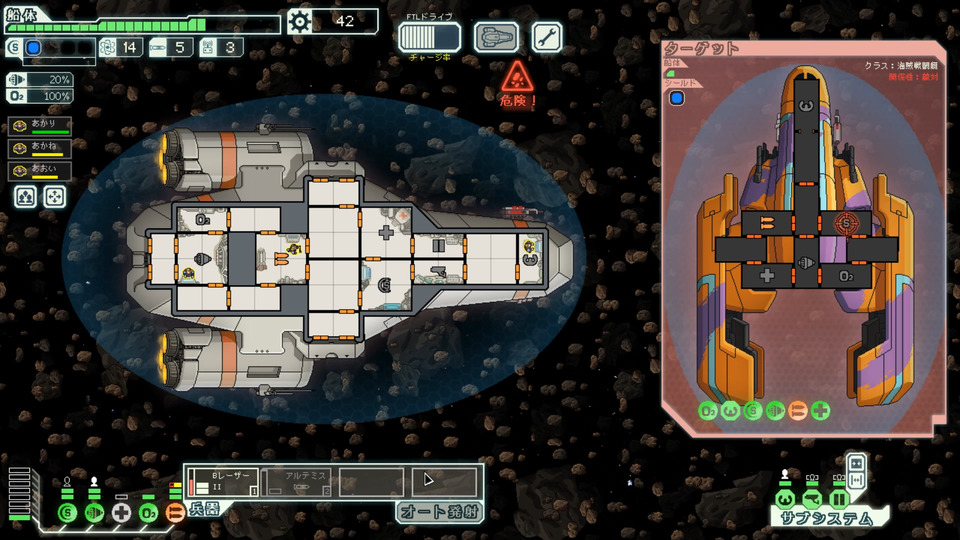960x540 pixels.
Task: Select crew member あかり
Action: tap(40, 126)
